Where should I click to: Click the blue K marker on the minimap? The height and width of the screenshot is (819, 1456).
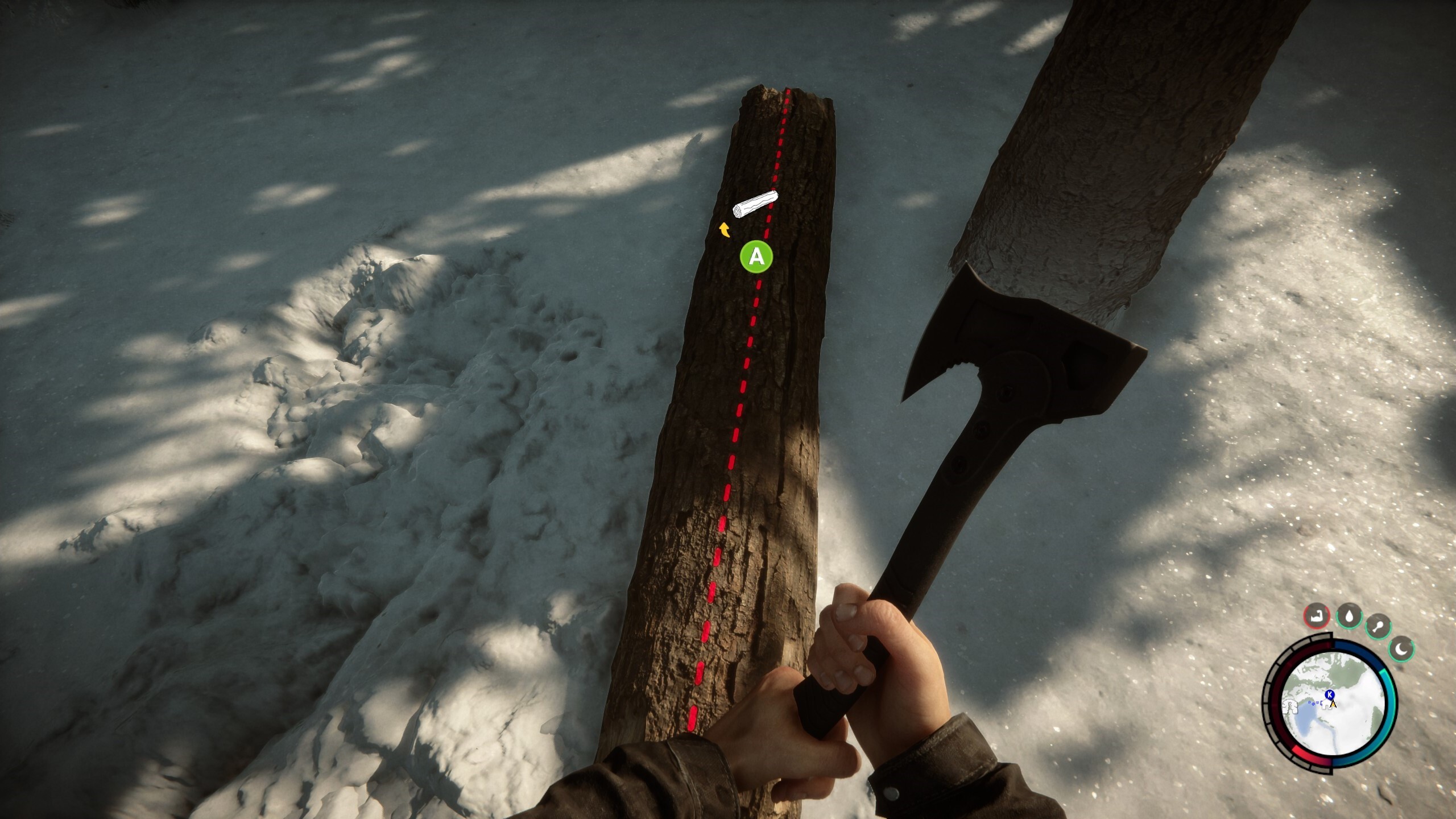[1329, 694]
